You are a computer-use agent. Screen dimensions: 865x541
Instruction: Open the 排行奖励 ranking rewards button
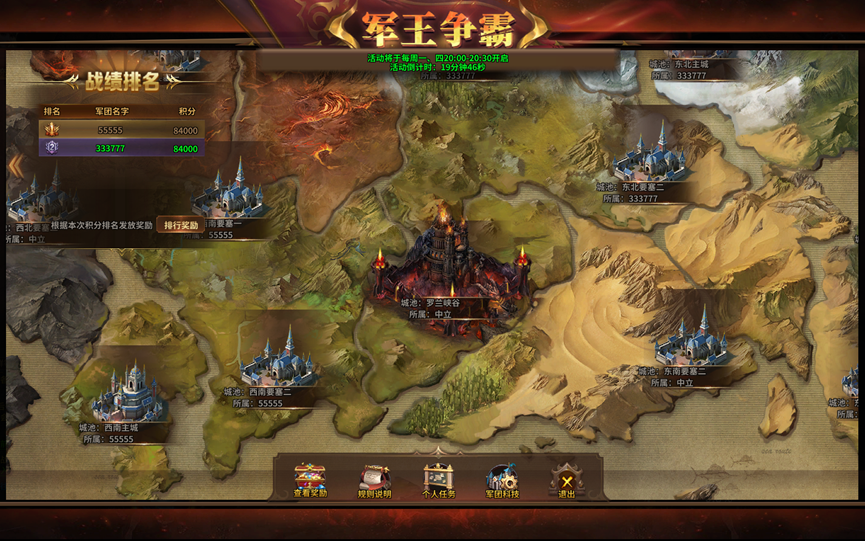click(181, 226)
